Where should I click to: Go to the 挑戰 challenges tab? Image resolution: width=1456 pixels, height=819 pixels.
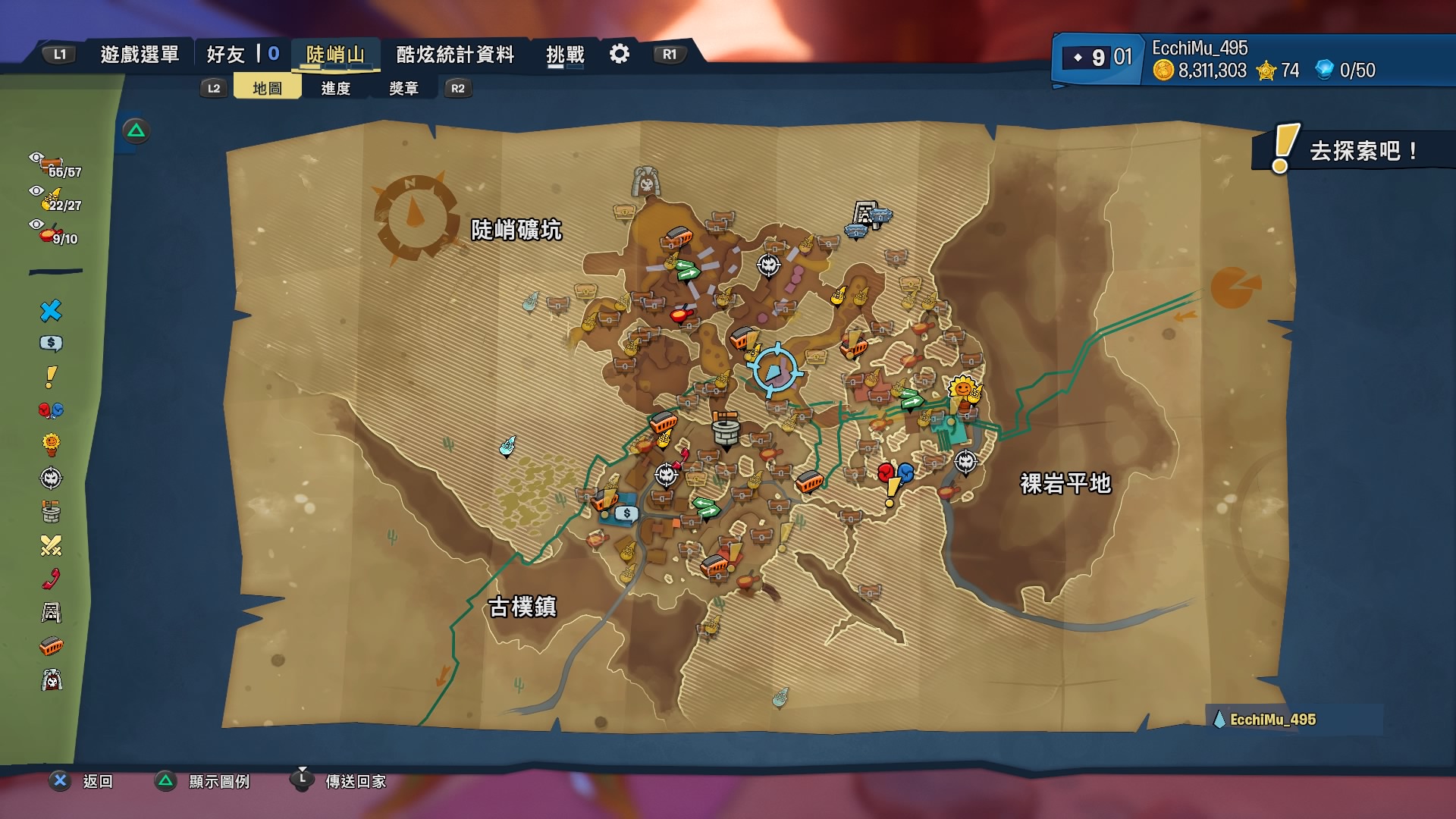point(566,55)
